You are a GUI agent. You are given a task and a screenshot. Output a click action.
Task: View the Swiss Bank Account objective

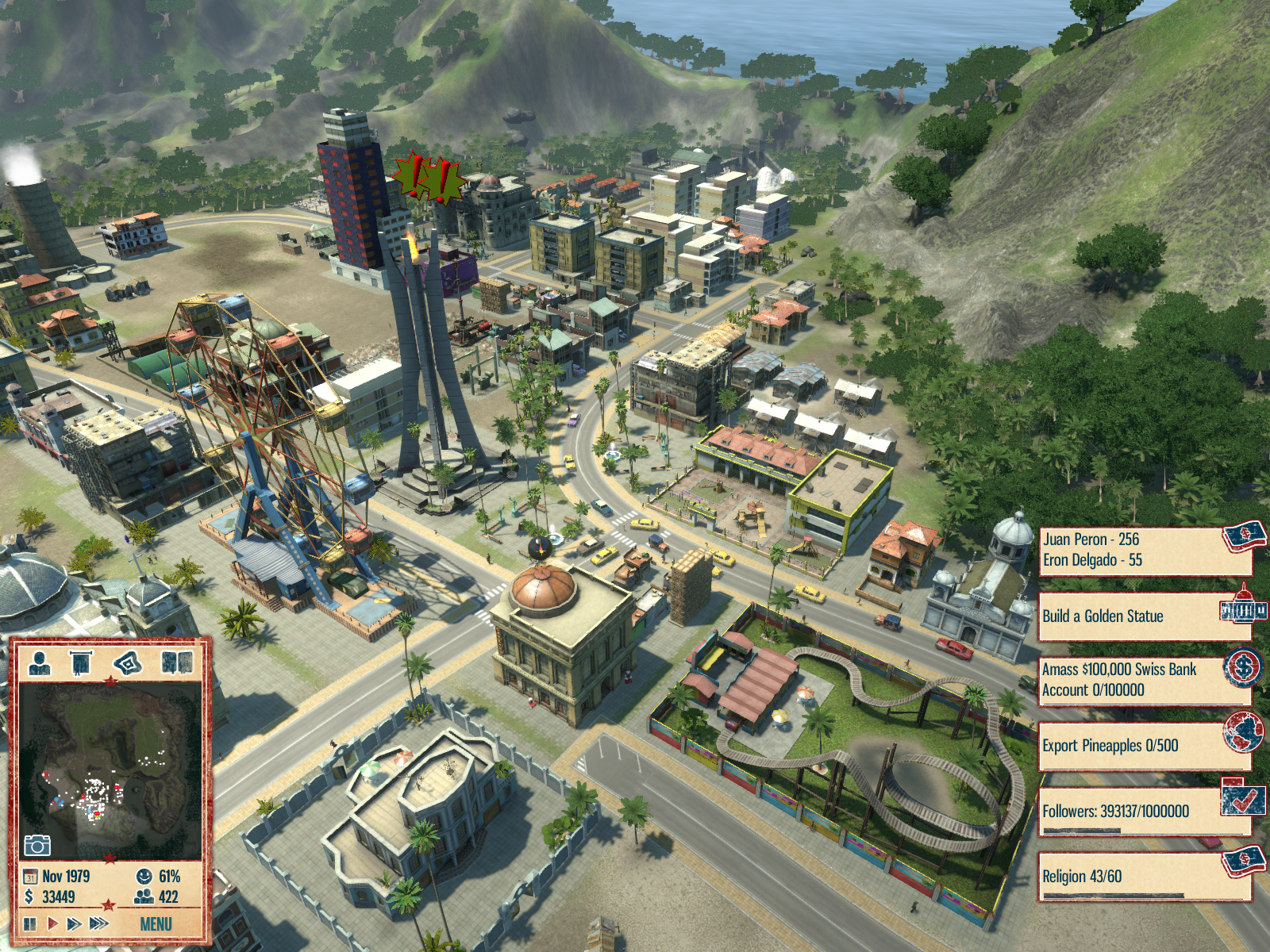point(1143,680)
